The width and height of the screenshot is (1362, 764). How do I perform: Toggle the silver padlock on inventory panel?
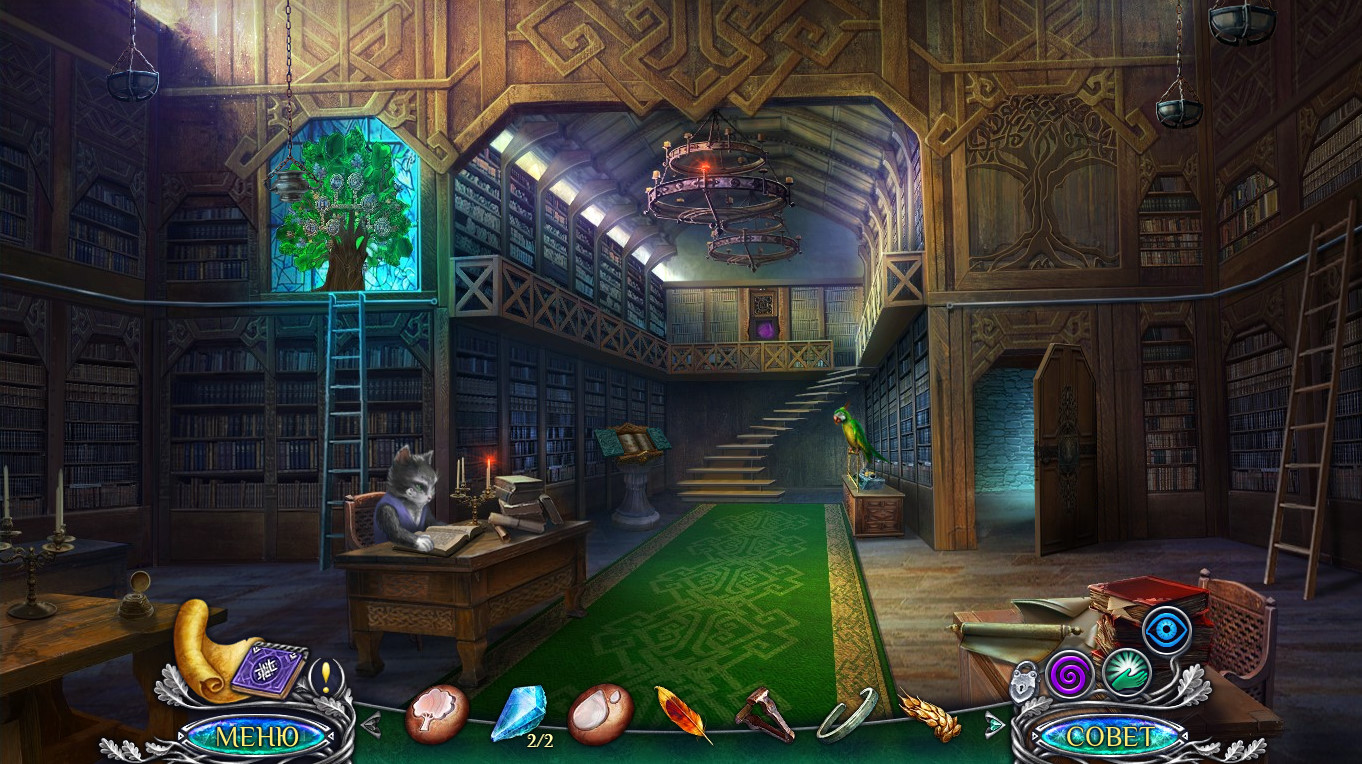pyautogui.click(x=1022, y=682)
